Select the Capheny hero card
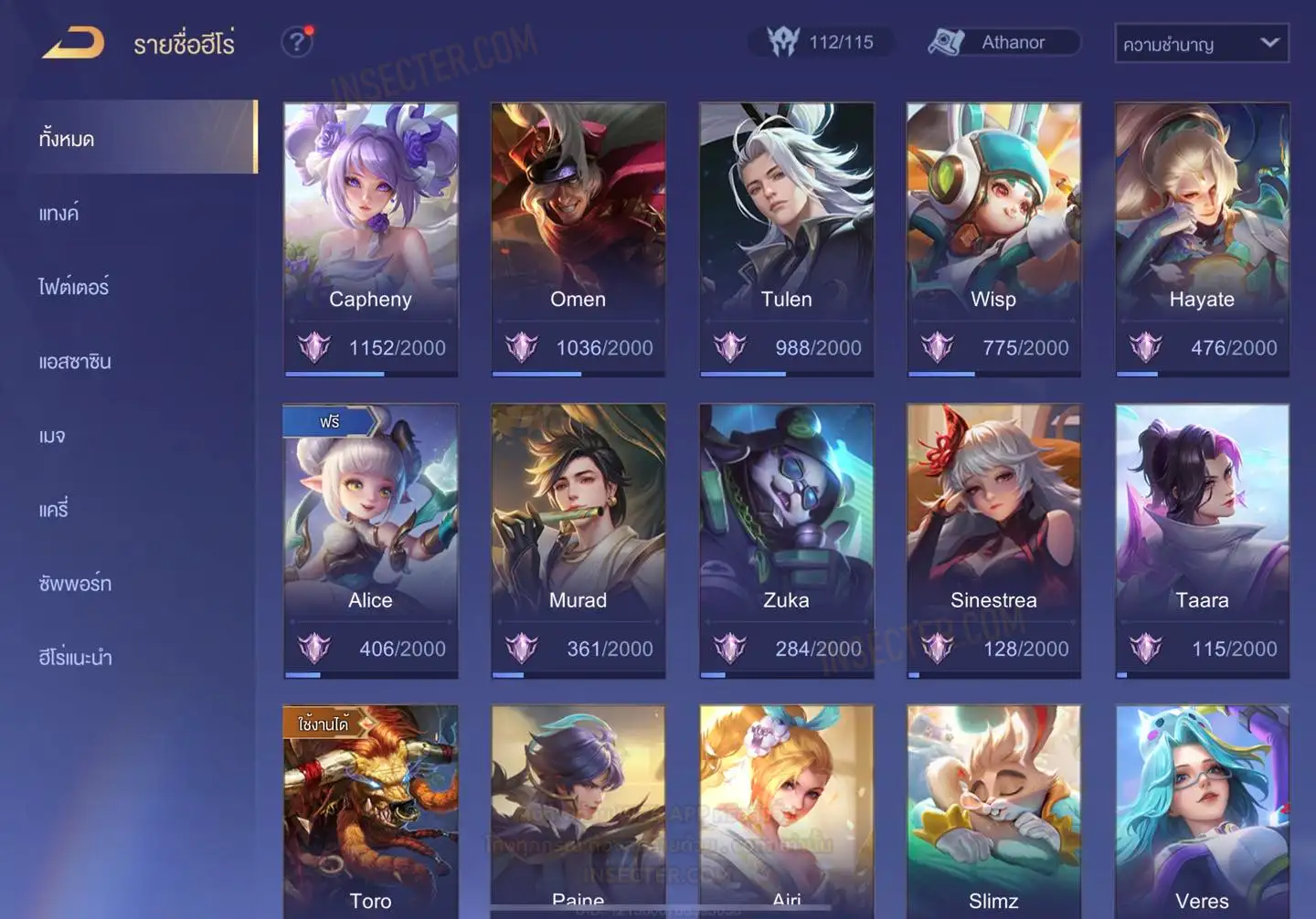Screen dimensions: 1316x919 370,238
